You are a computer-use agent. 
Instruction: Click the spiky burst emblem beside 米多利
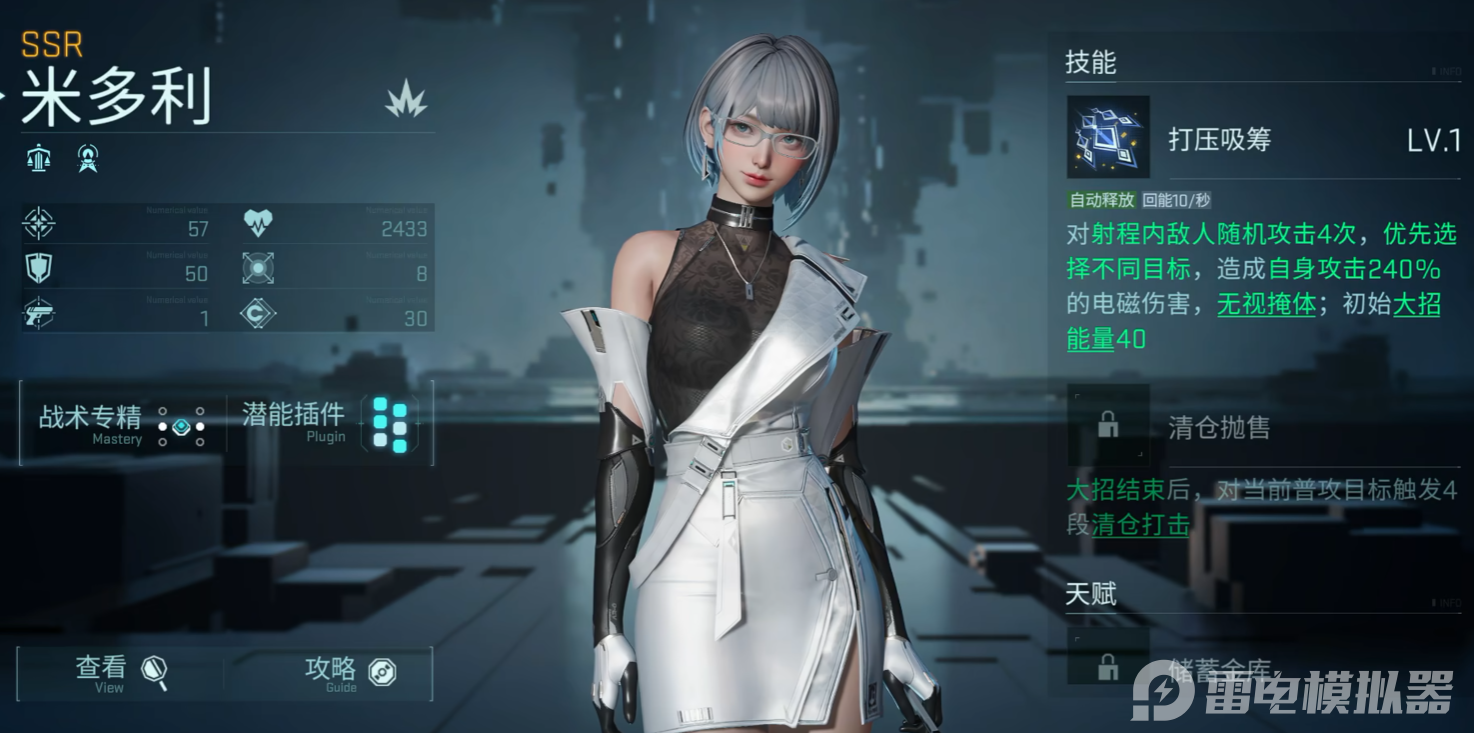(406, 100)
